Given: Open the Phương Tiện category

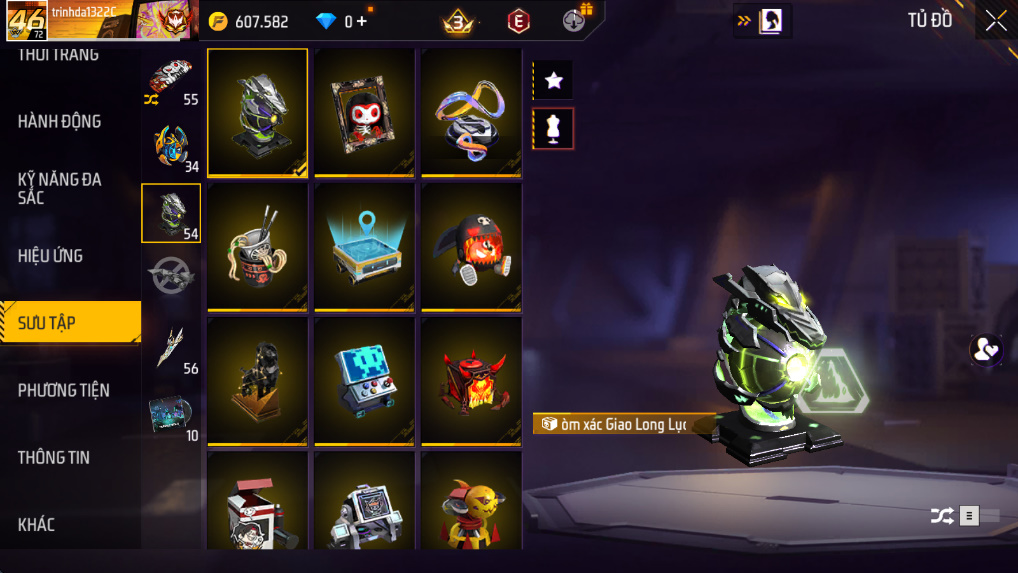Looking at the screenshot, I should (64, 390).
